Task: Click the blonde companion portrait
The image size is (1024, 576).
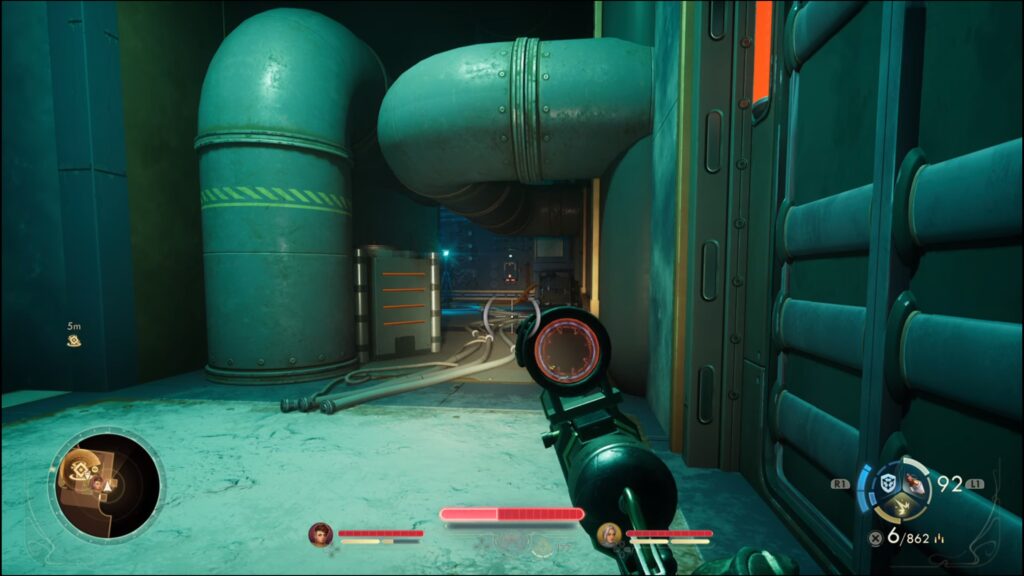Action: (x=608, y=534)
